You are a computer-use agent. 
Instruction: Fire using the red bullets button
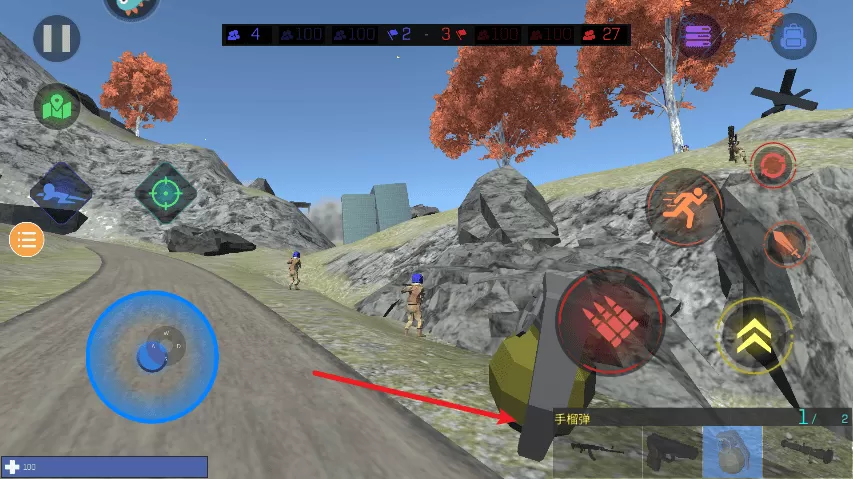pos(610,320)
